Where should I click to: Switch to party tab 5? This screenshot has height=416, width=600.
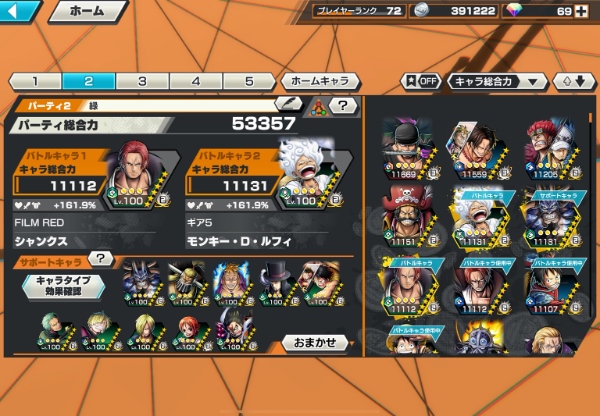(250, 81)
